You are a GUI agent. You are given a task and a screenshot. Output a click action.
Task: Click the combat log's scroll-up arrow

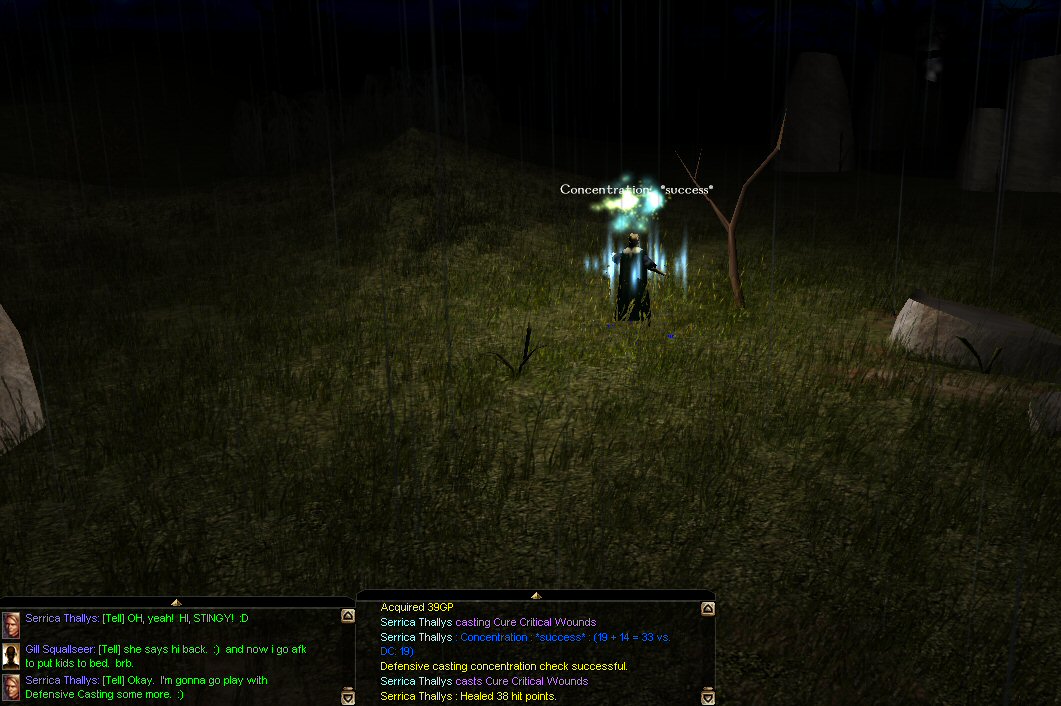click(x=708, y=608)
